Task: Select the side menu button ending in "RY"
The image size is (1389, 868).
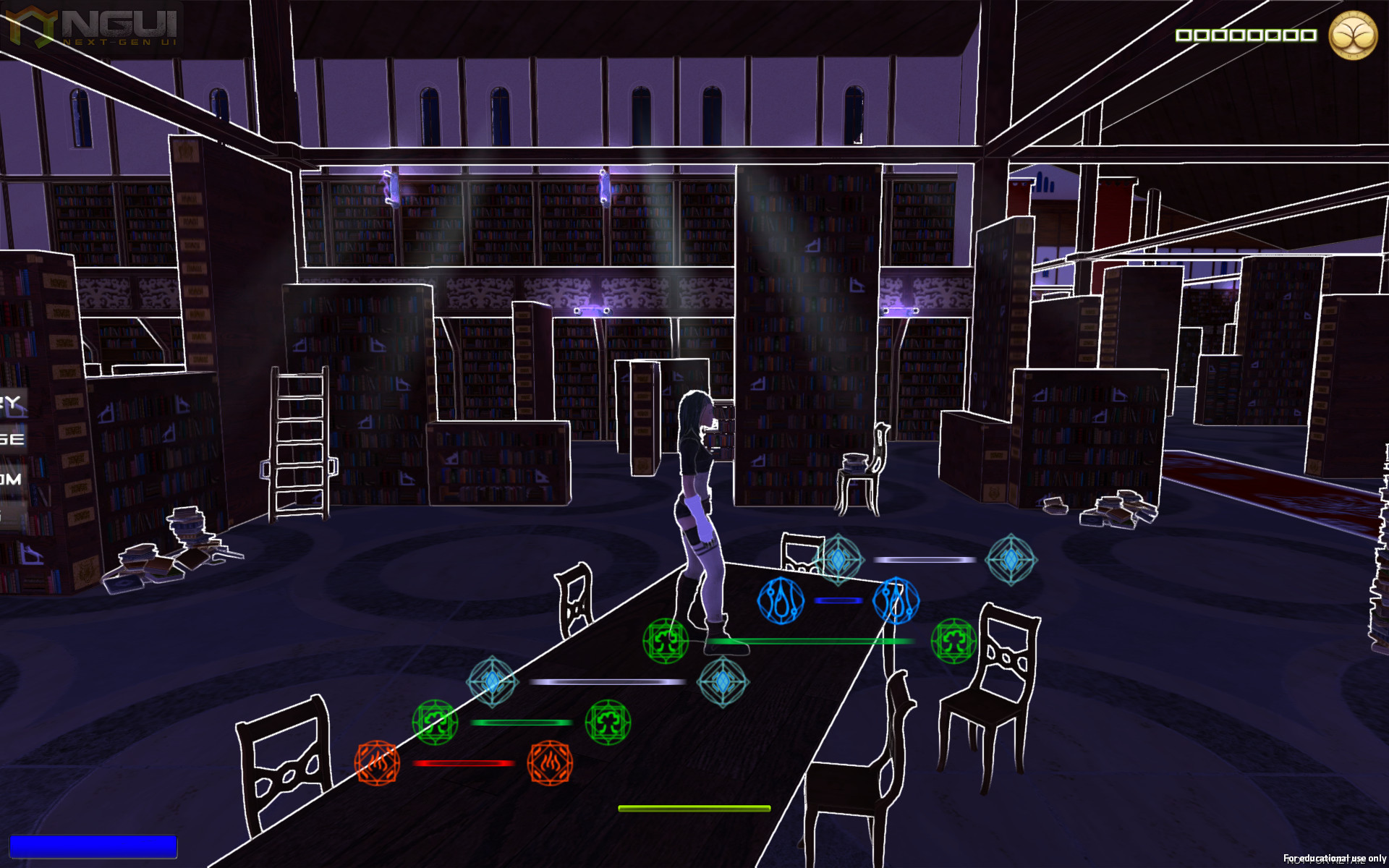Action: point(12,403)
